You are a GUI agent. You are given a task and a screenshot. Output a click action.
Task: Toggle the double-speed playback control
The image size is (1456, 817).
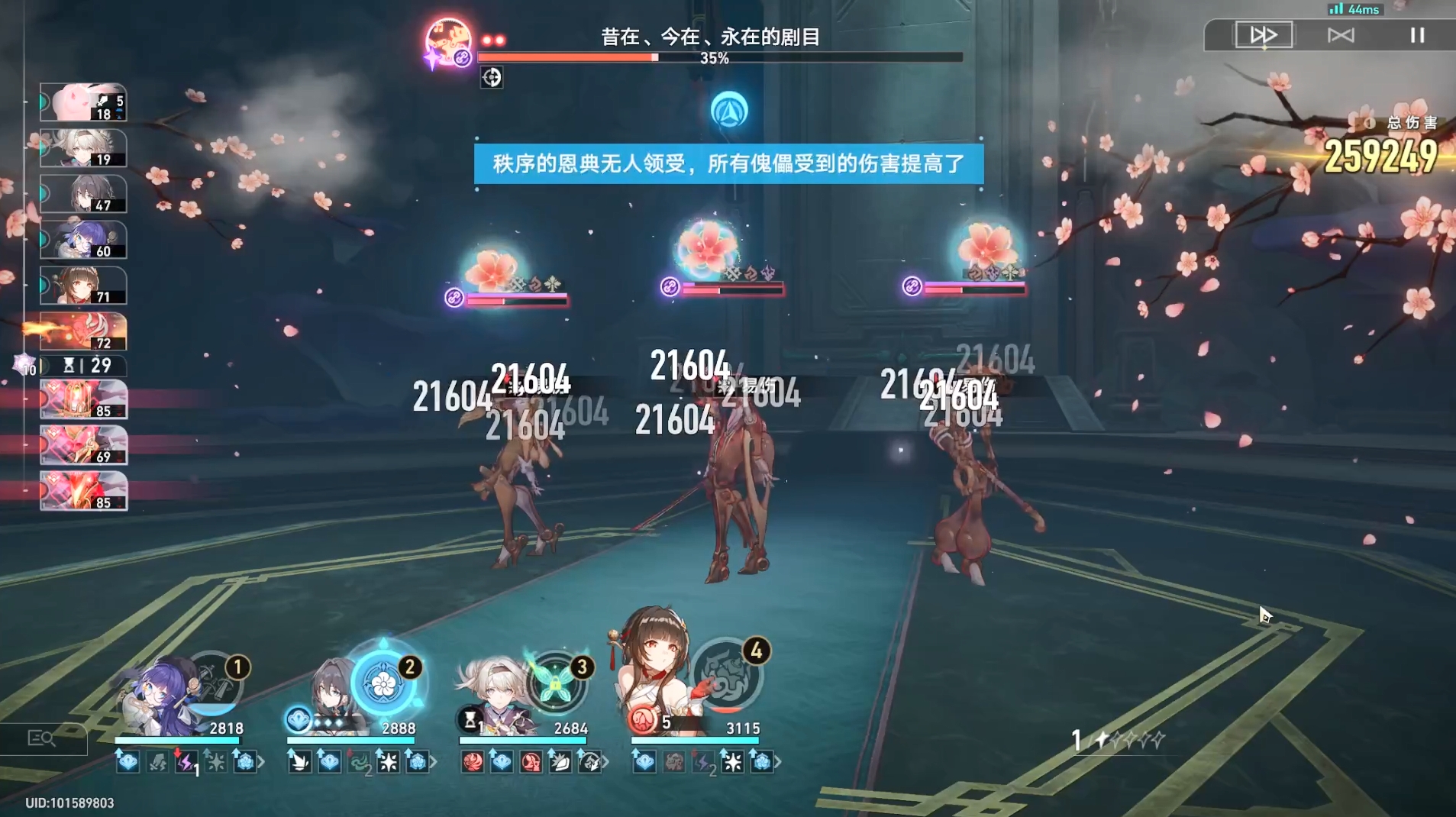click(x=1263, y=34)
